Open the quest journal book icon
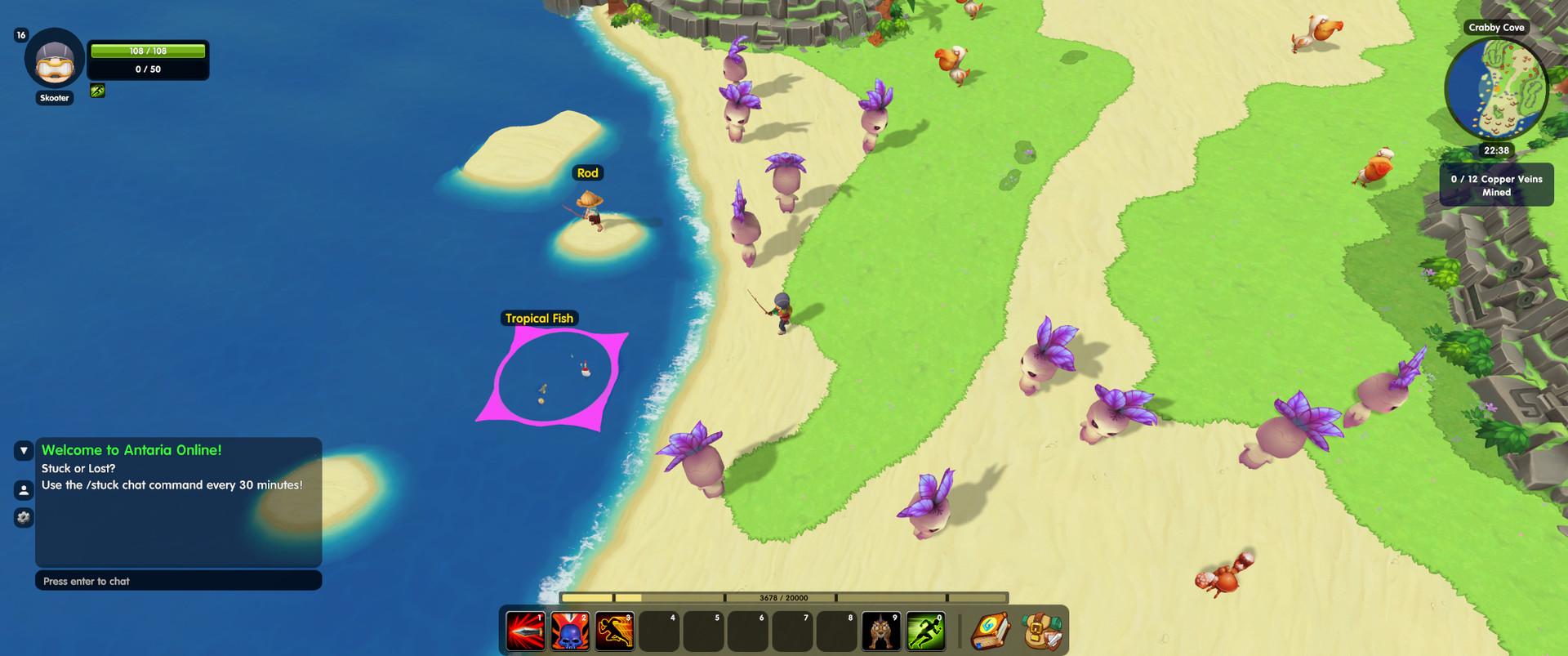This screenshot has width=1568, height=656. 991,630
